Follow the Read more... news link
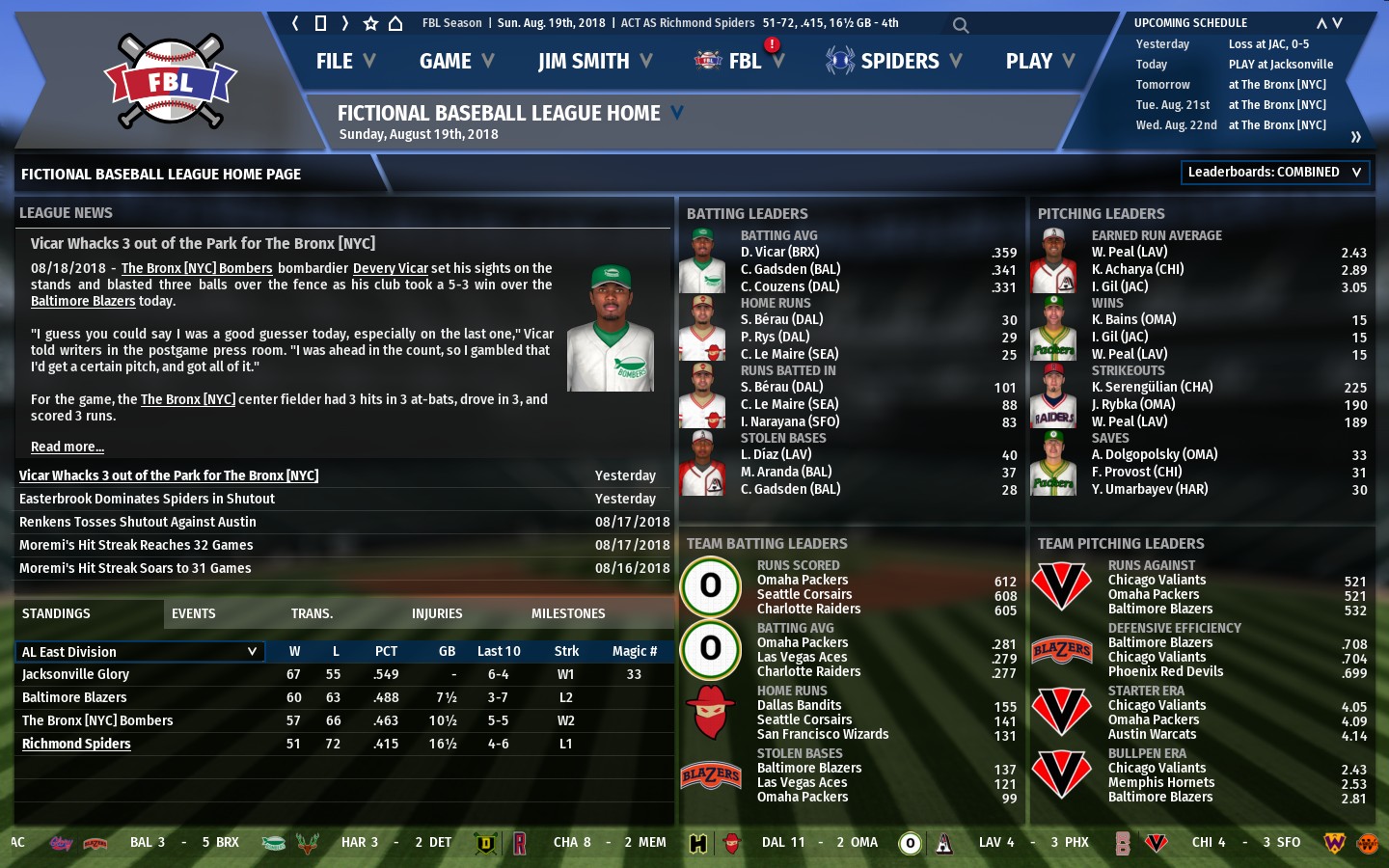 [x=68, y=447]
